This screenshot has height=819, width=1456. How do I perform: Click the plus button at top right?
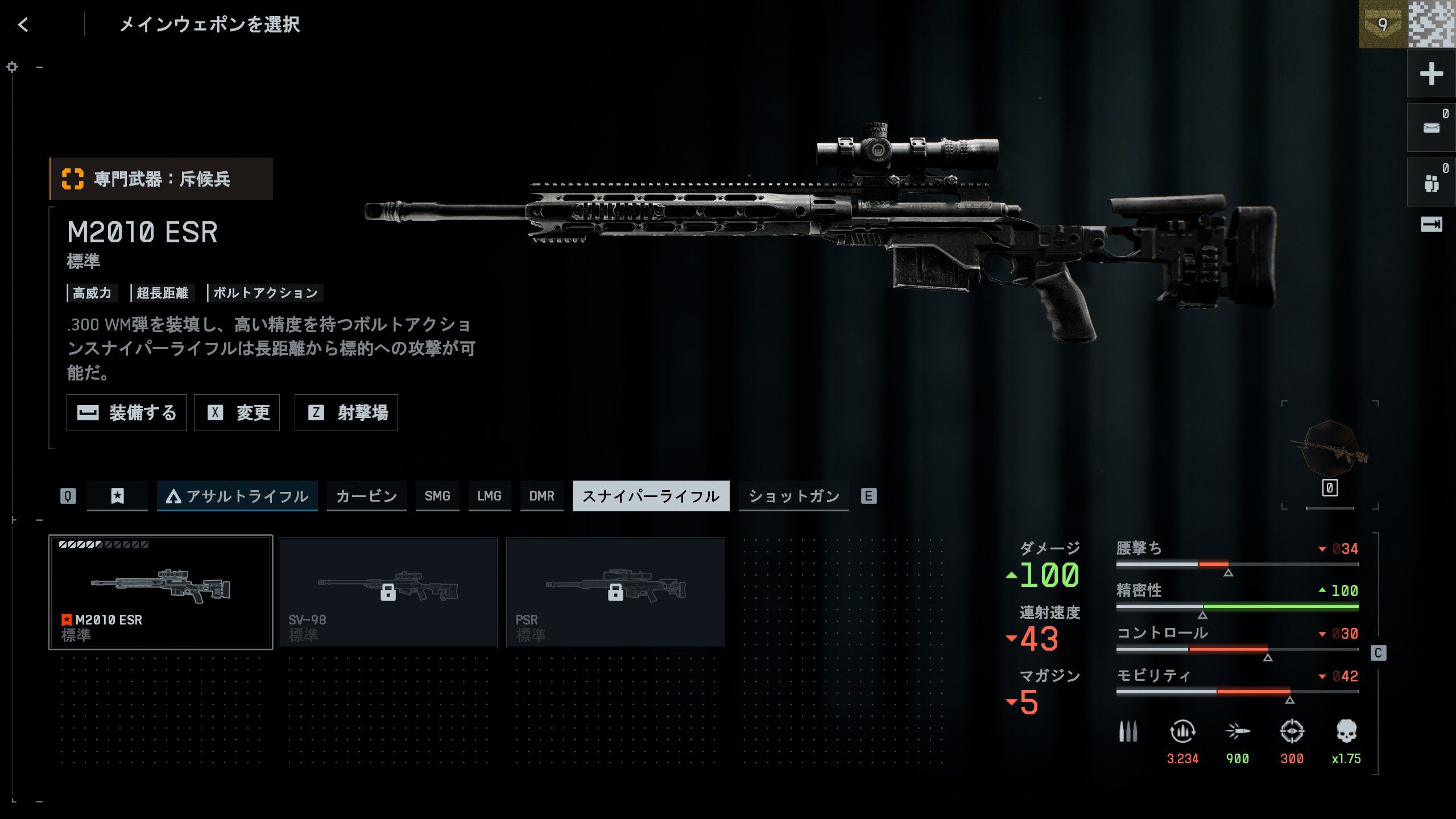tap(1431, 74)
